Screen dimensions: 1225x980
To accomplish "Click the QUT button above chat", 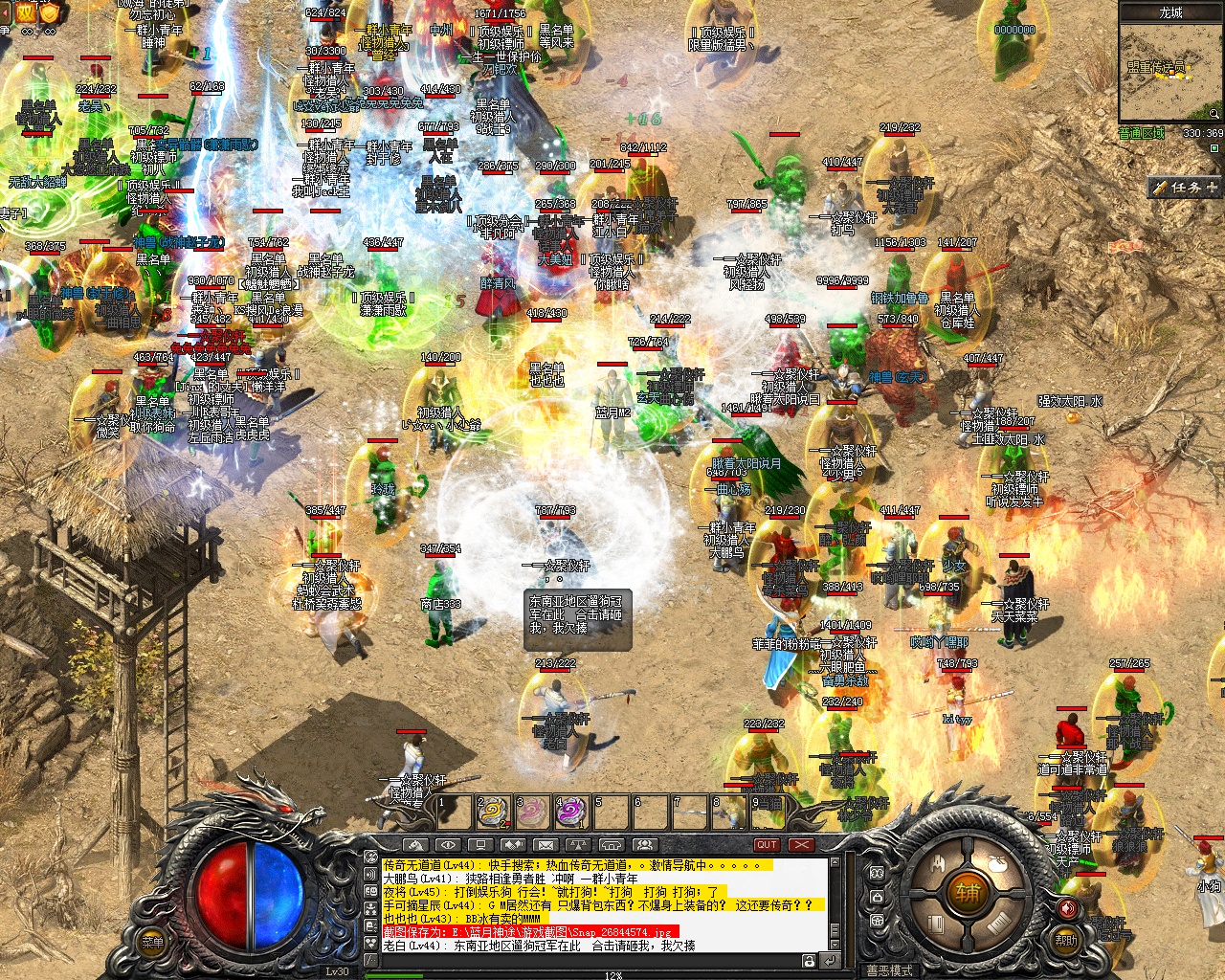I will pos(767,845).
